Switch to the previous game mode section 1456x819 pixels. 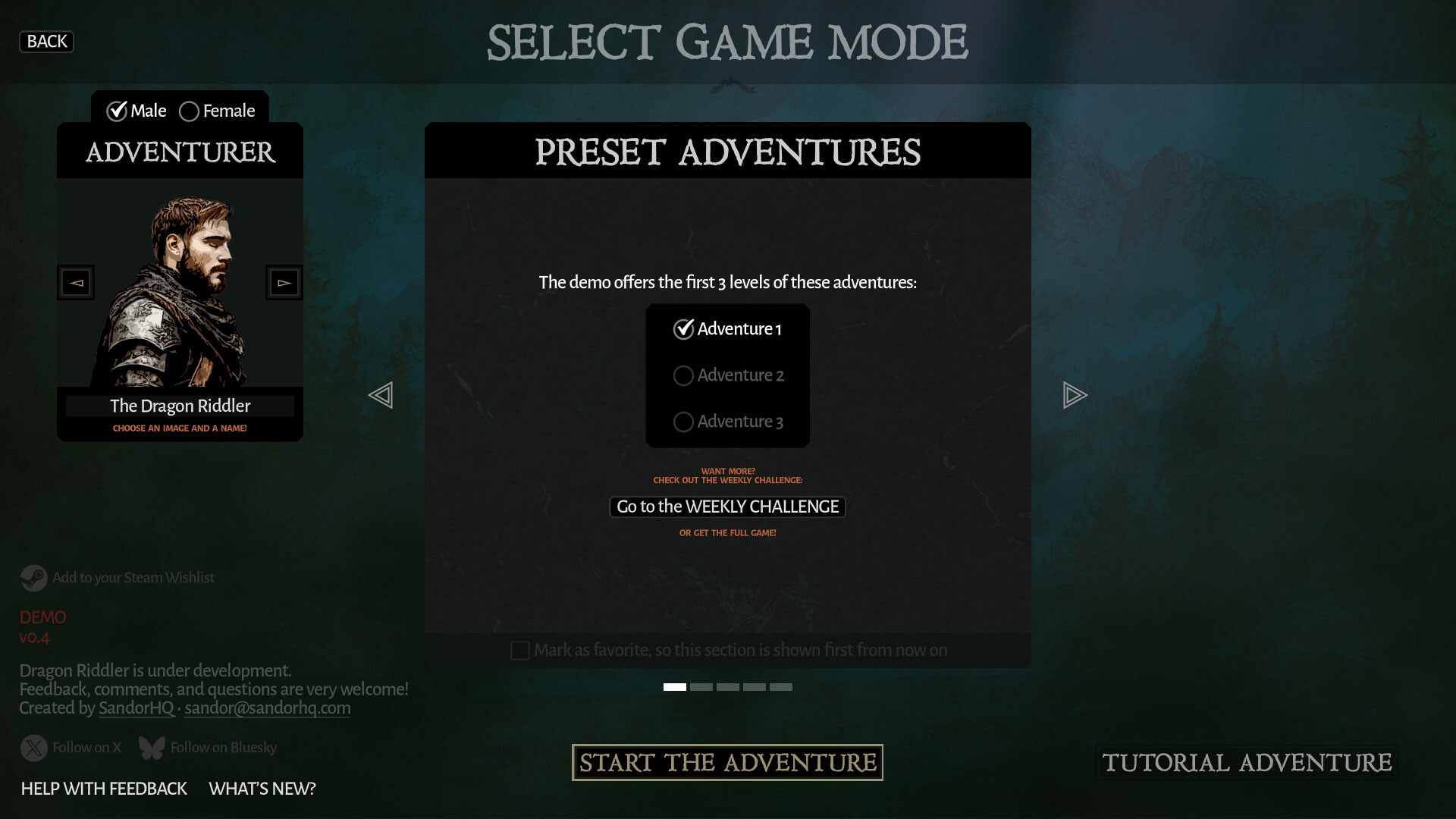381,395
